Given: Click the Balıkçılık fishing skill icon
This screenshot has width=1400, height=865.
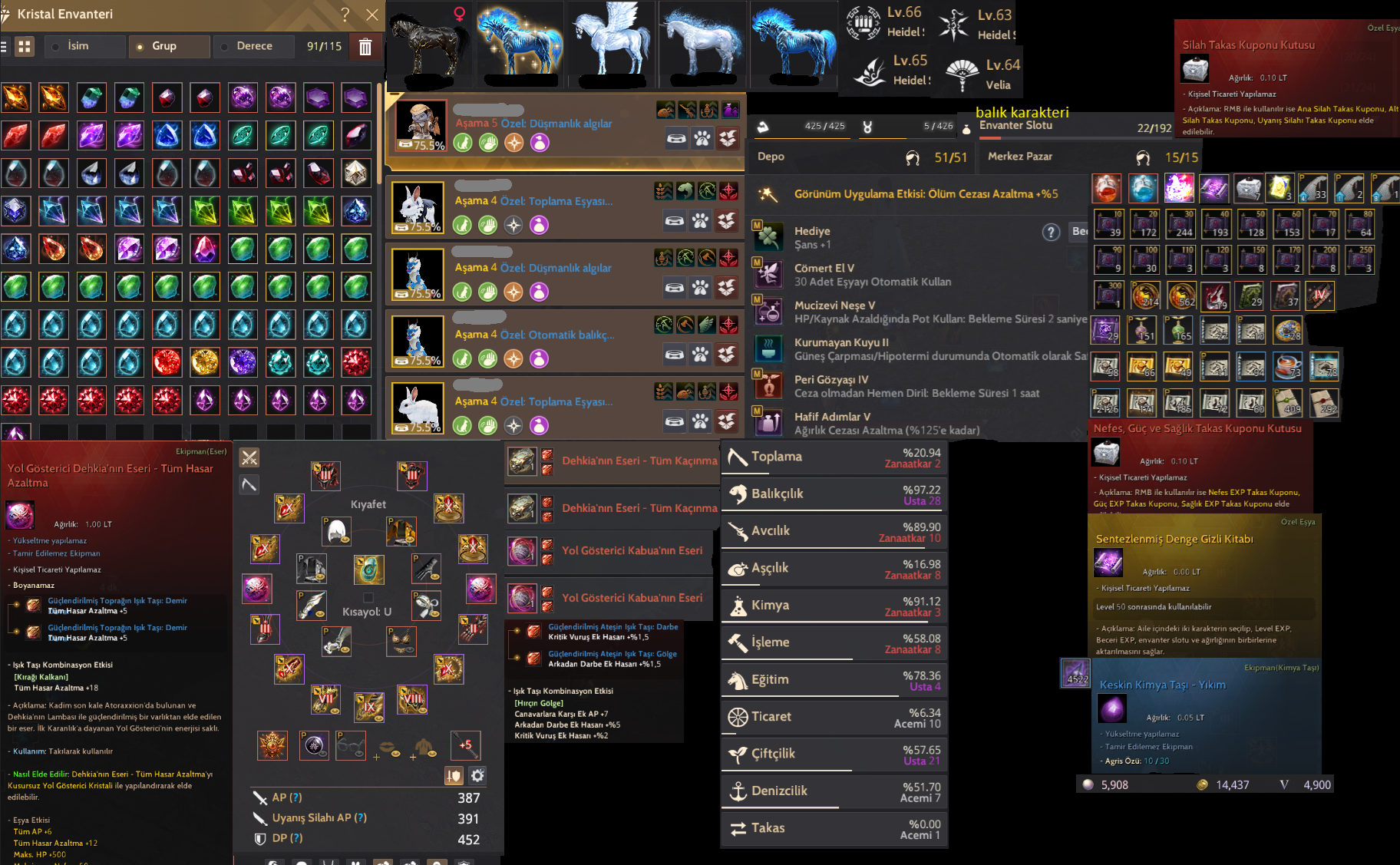Looking at the screenshot, I should click(739, 494).
